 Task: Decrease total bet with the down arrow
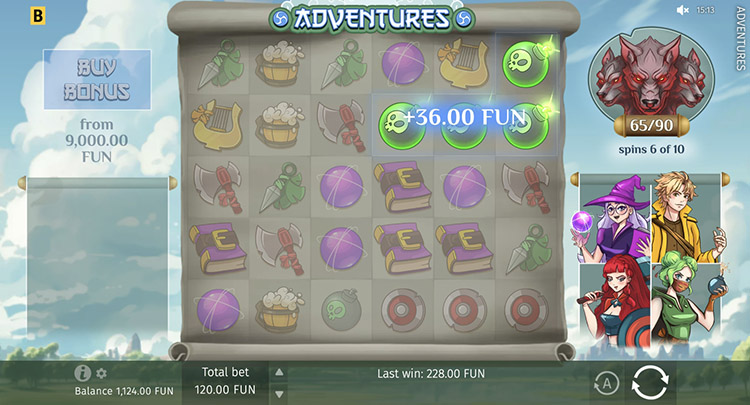pyautogui.click(x=279, y=392)
